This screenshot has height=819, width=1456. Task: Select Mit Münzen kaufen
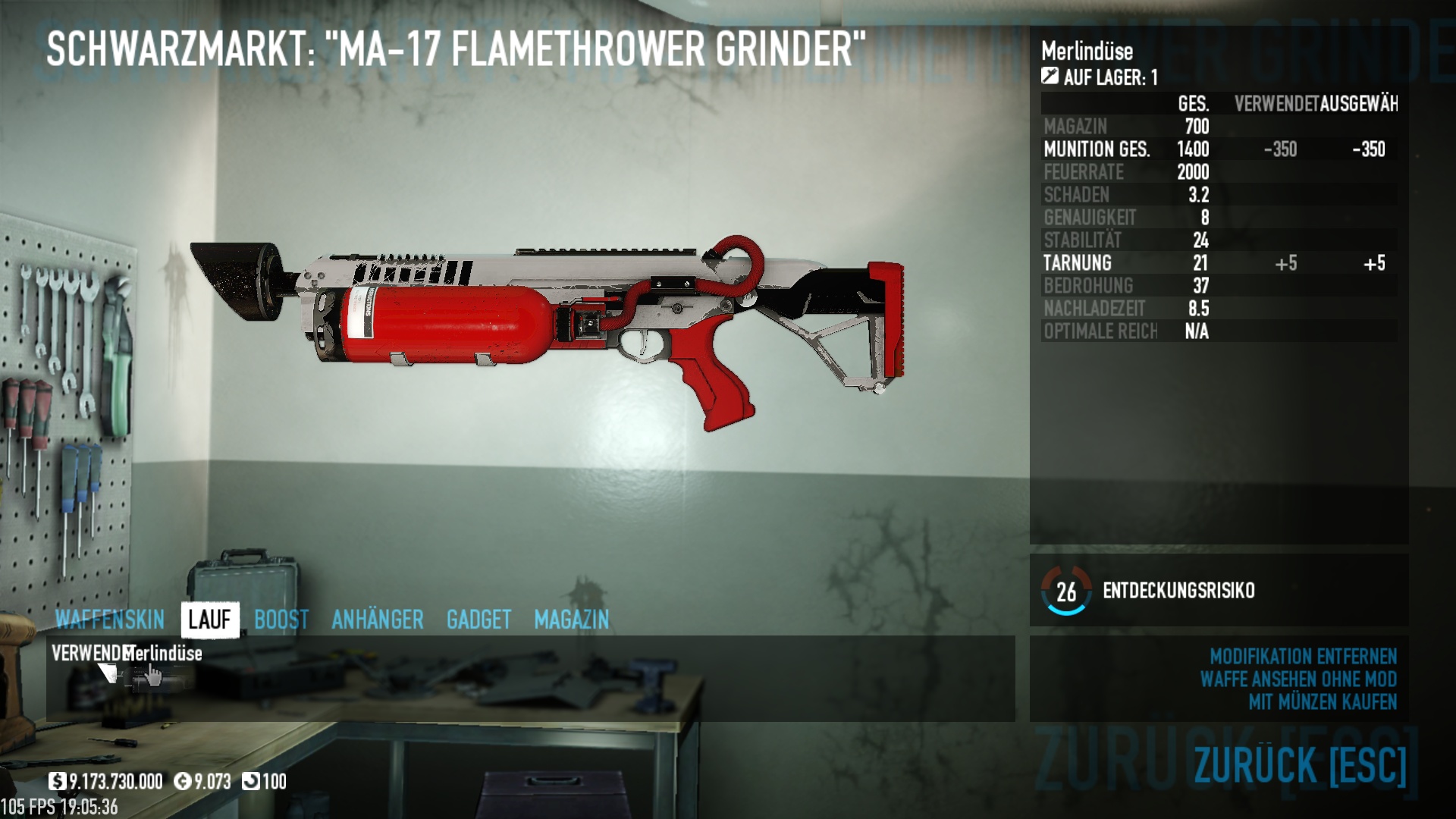[x=1322, y=701]
